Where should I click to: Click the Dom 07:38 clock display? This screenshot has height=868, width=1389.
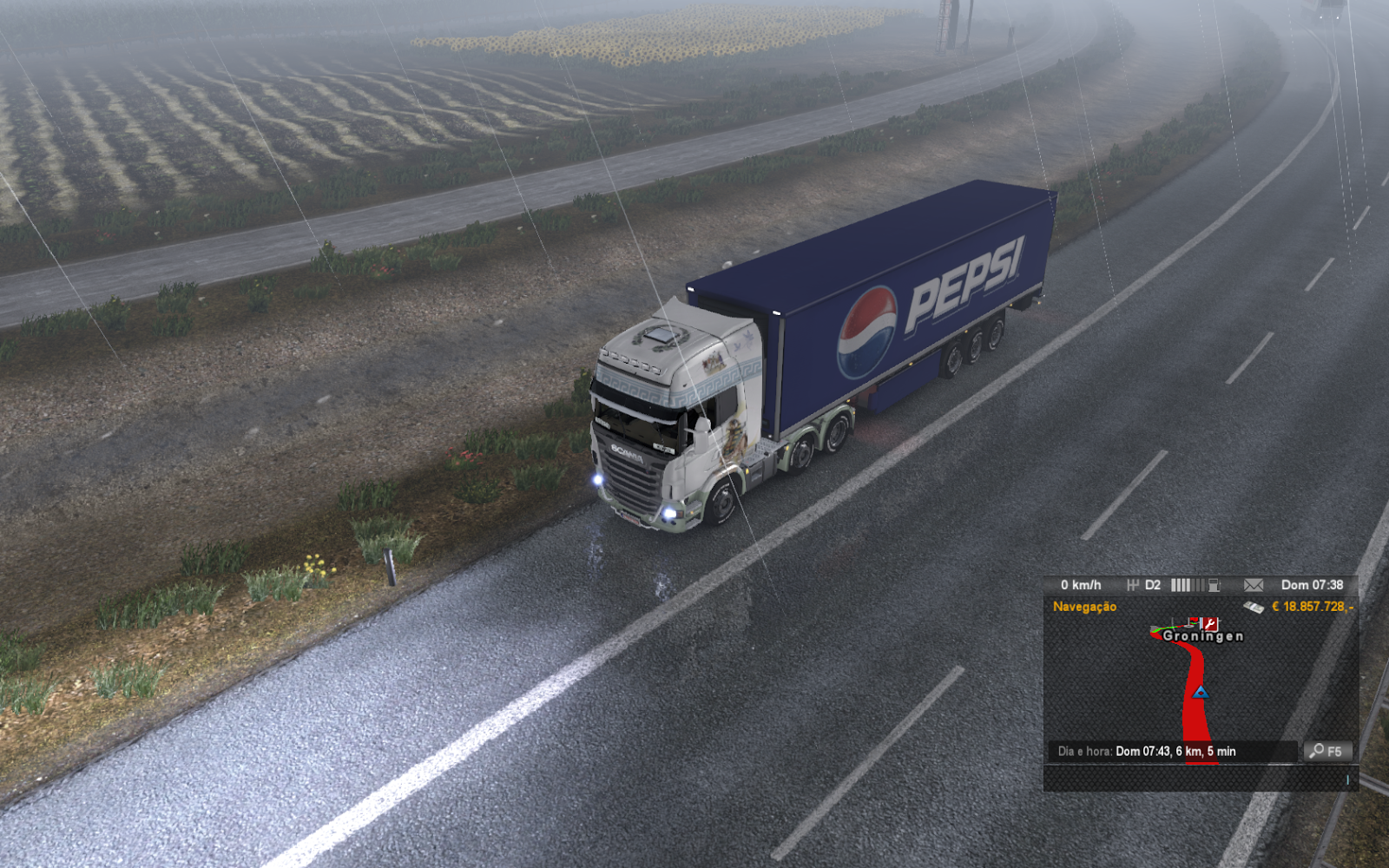pos(1313,584)
